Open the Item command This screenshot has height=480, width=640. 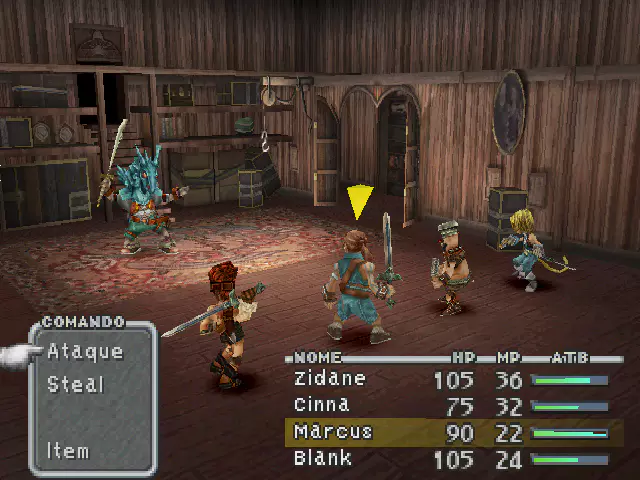[68, 451]
